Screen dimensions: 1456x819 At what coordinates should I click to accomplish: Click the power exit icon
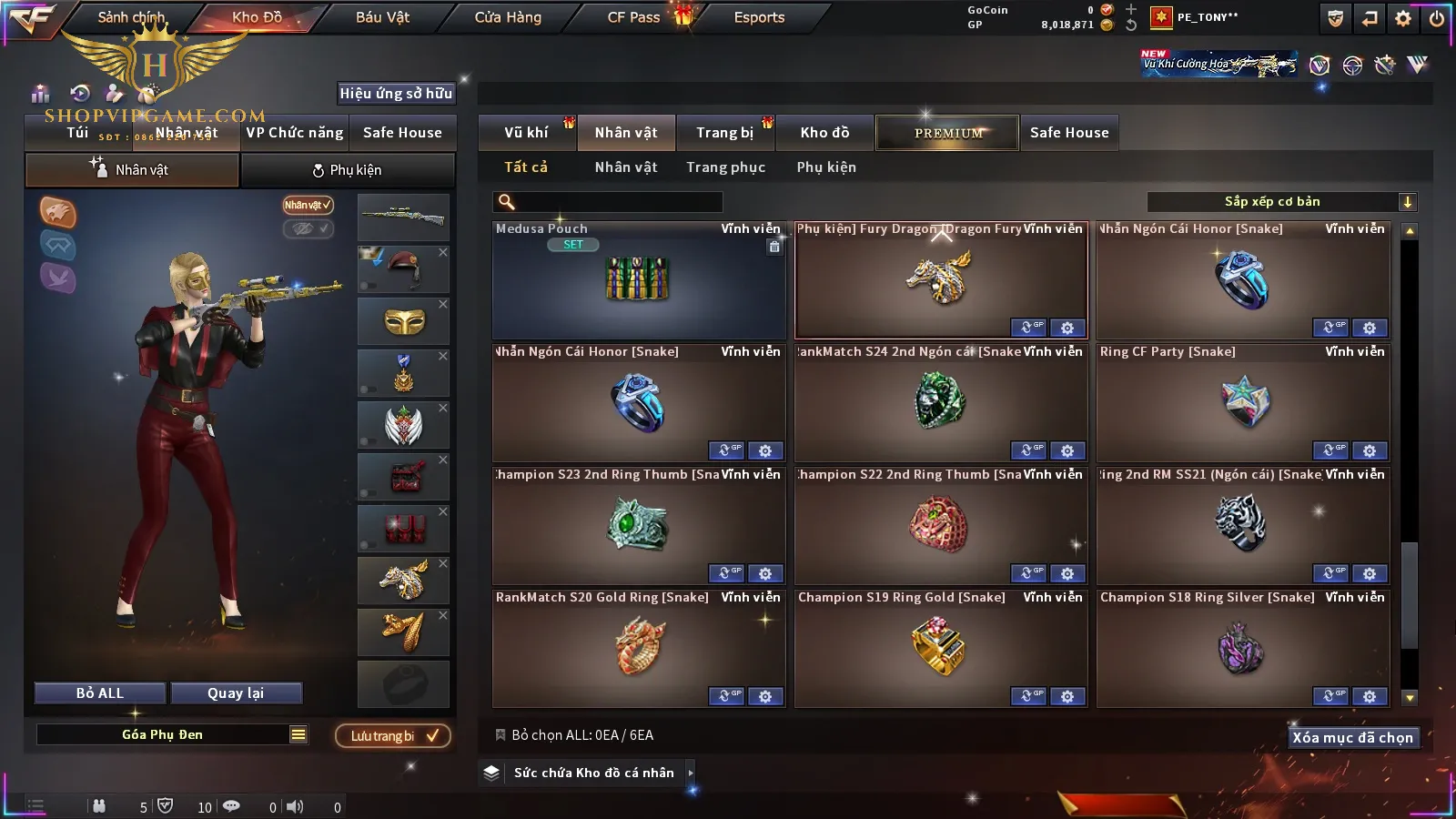tap(1437, 18)
